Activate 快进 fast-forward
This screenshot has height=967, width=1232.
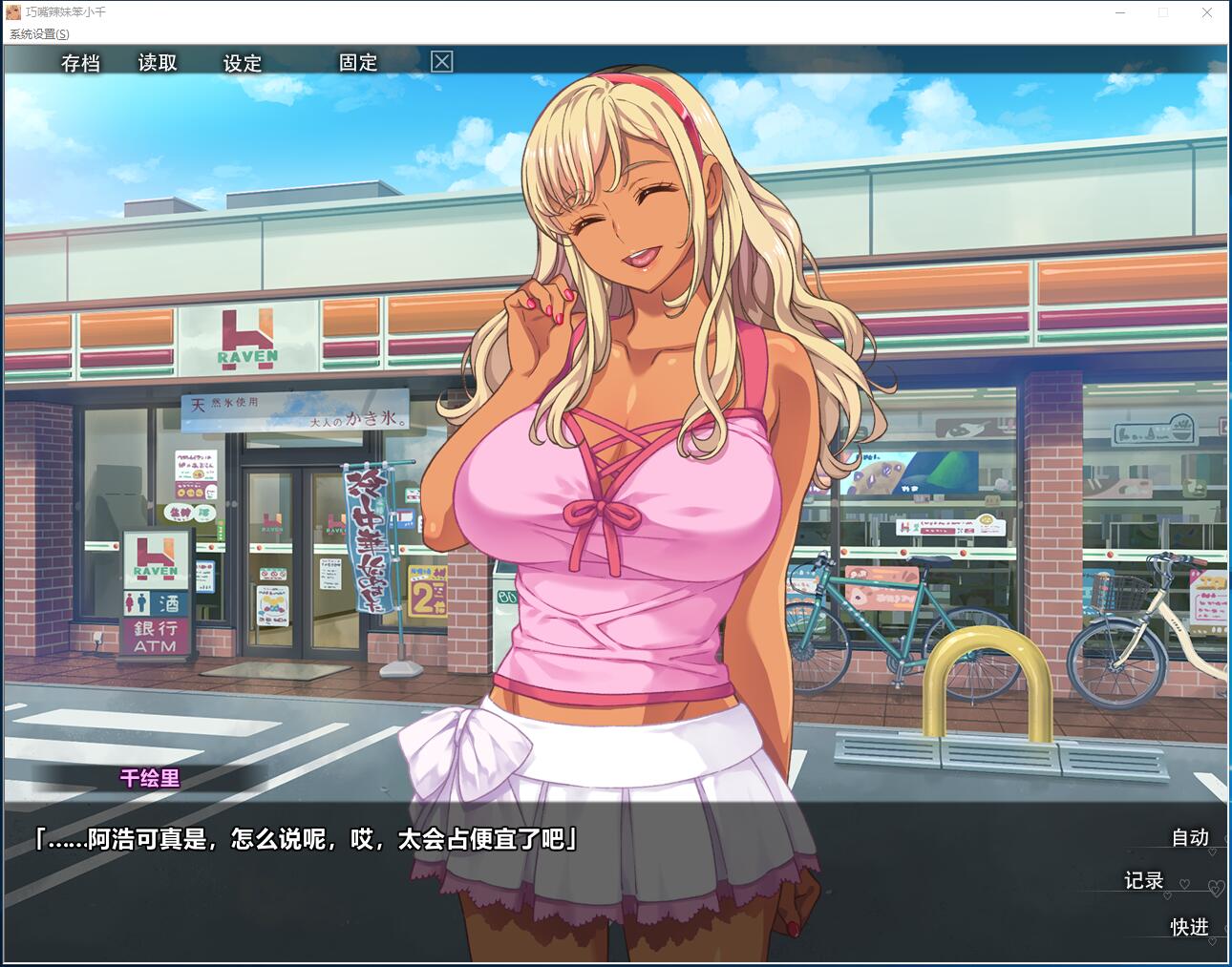[1190, 927]
